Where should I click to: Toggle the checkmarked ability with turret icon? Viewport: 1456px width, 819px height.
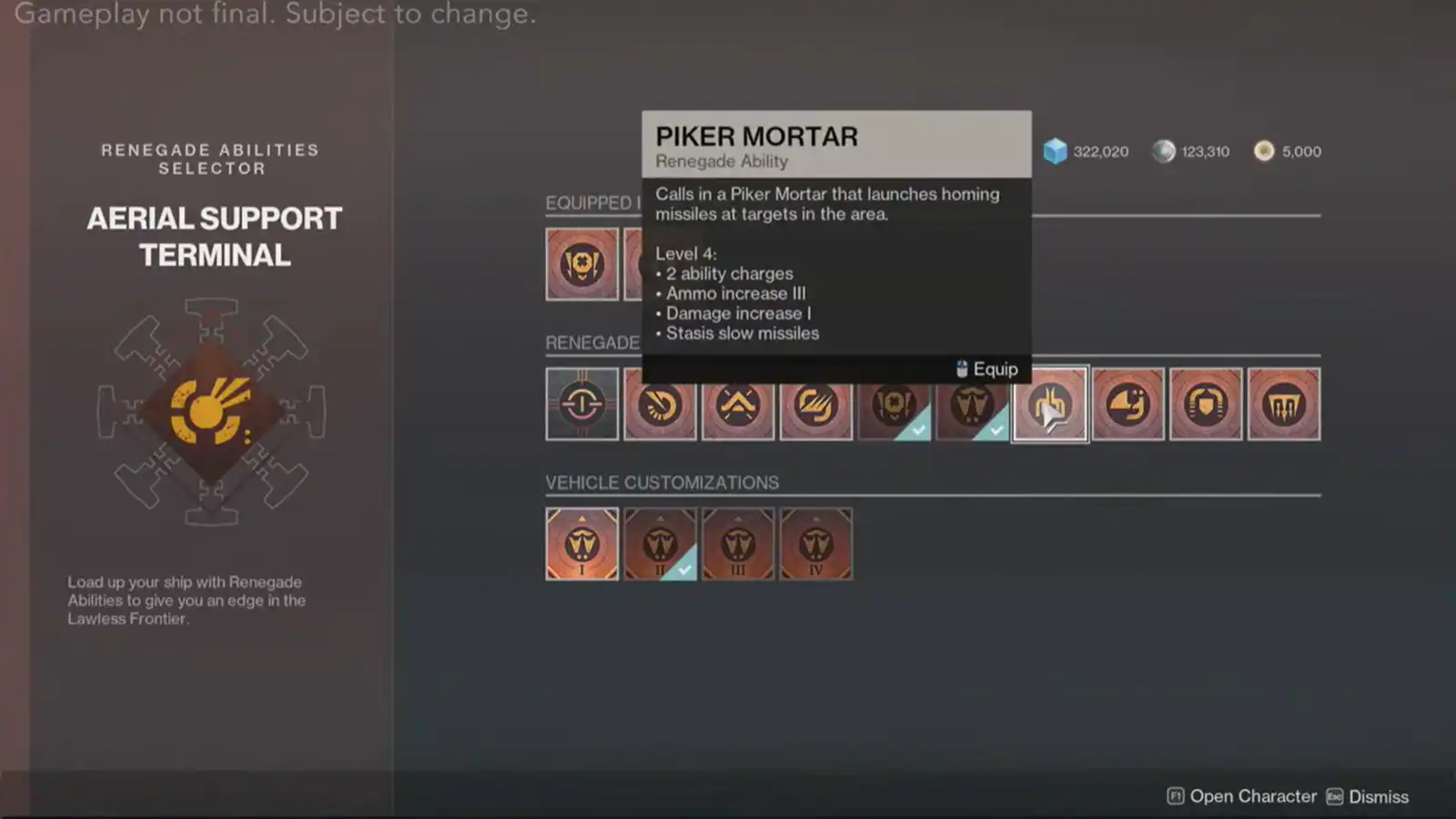[x=895, y=403]
